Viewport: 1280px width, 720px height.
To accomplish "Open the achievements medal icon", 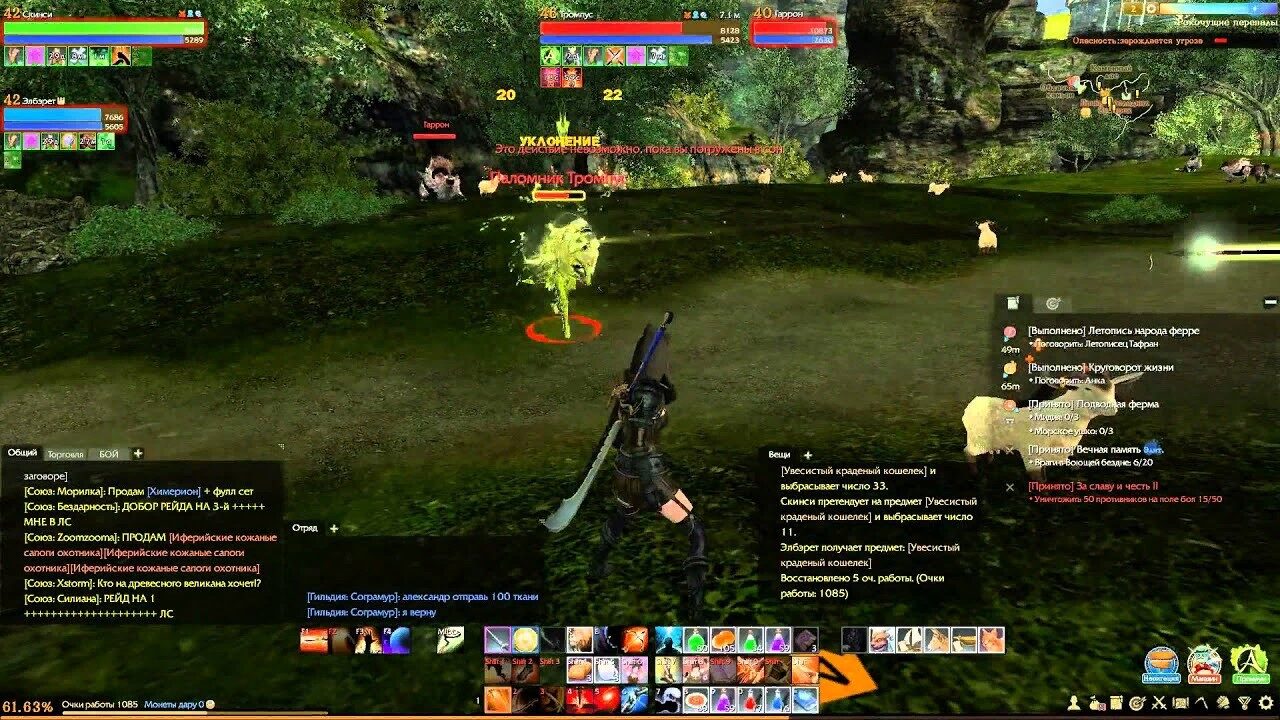I will tap(1244, 702).
